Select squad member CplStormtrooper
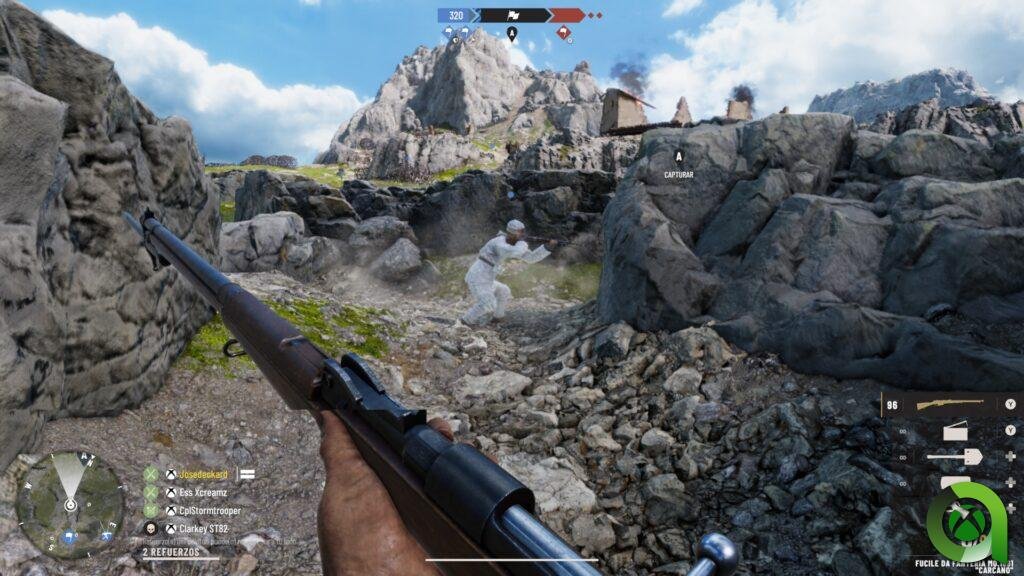The image size is (1024, 576). pos(210,511)
